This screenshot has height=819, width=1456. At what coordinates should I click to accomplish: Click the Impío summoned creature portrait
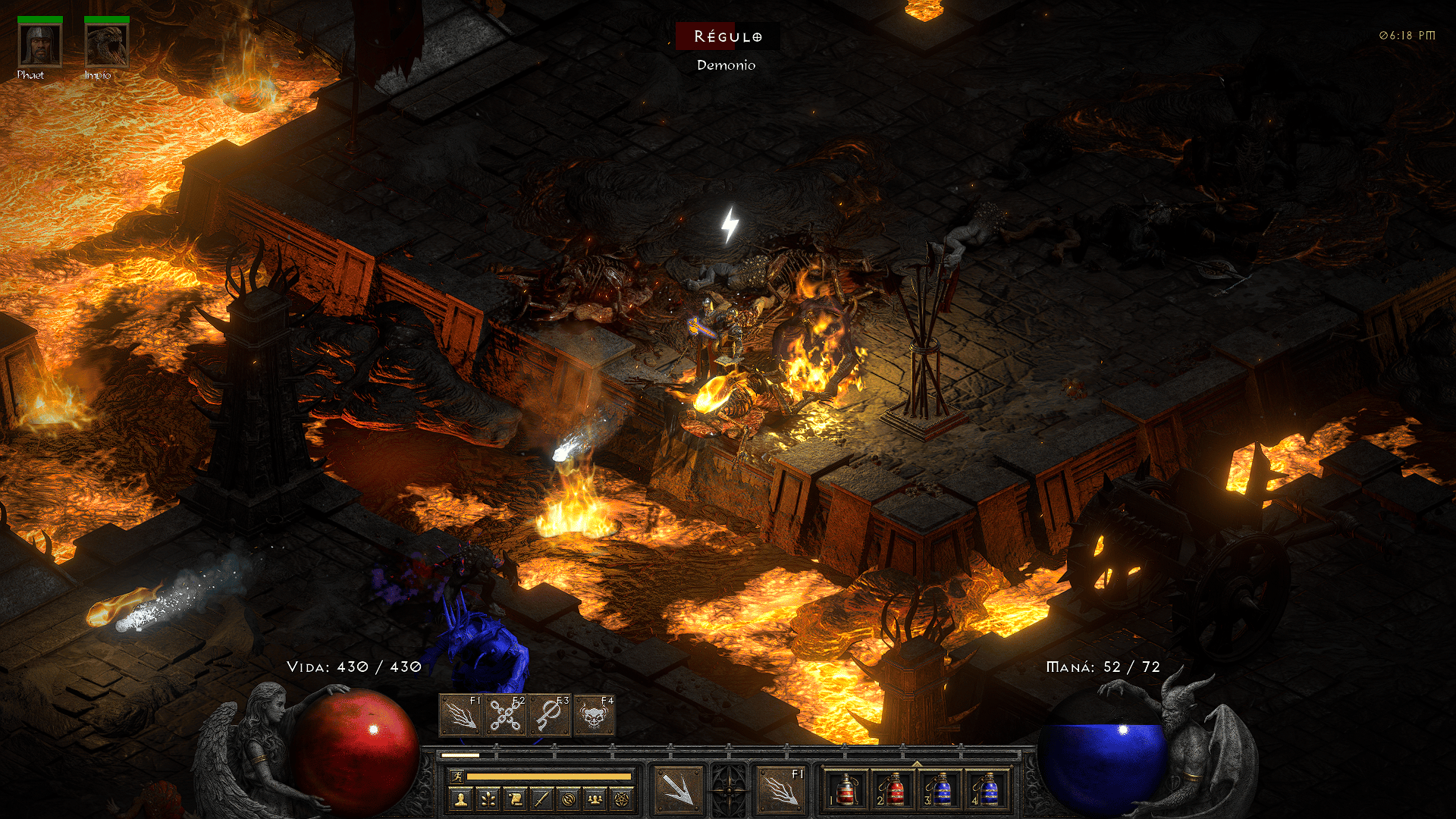point(107,45)
